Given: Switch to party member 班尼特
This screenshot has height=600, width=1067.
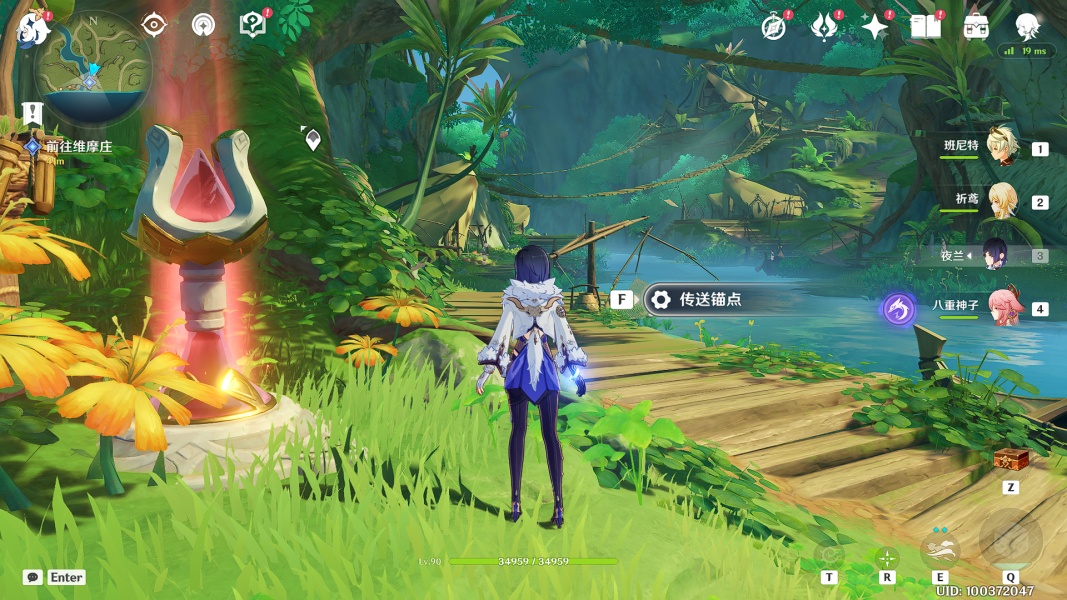Looking at the screenshot, I should 1001,147.
